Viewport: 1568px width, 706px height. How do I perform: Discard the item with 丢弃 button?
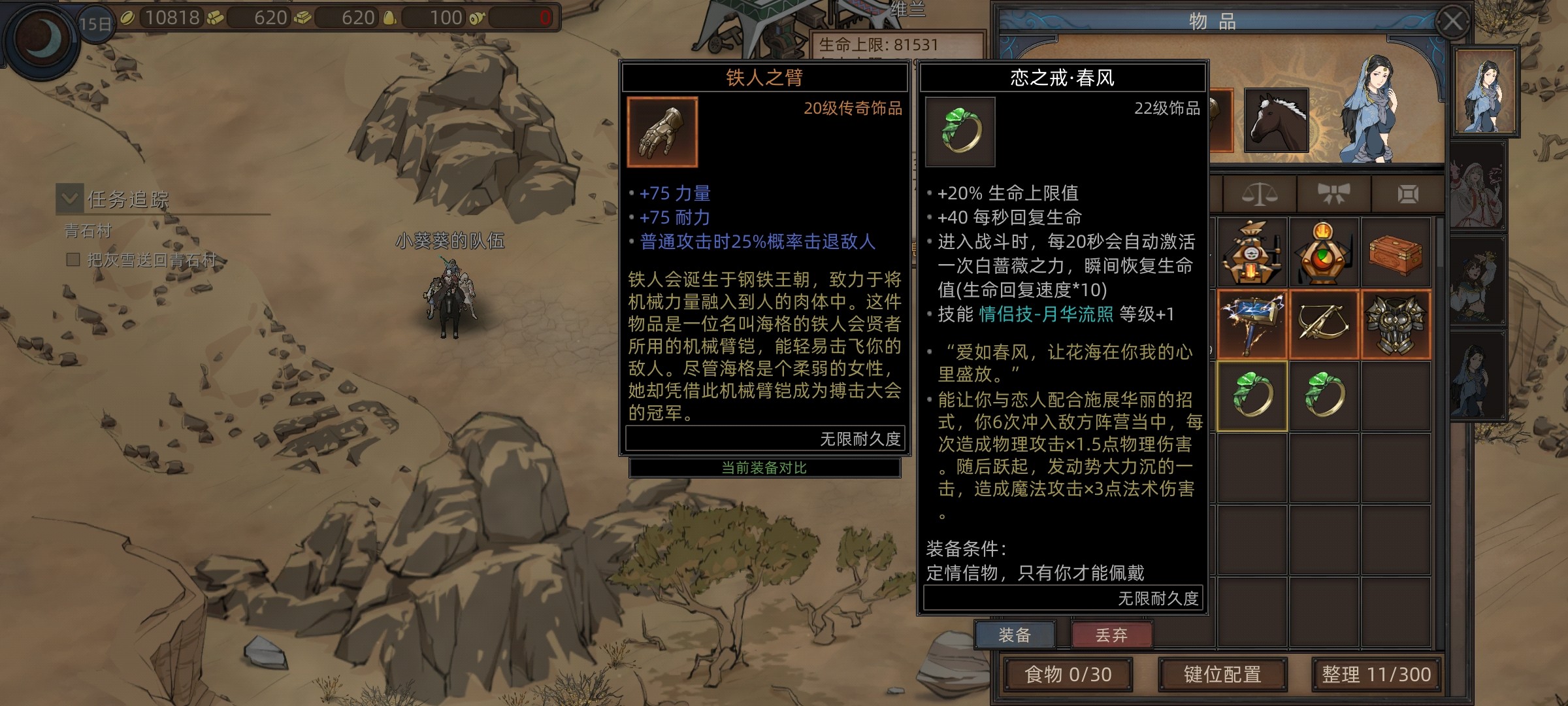pos(1111,635)
